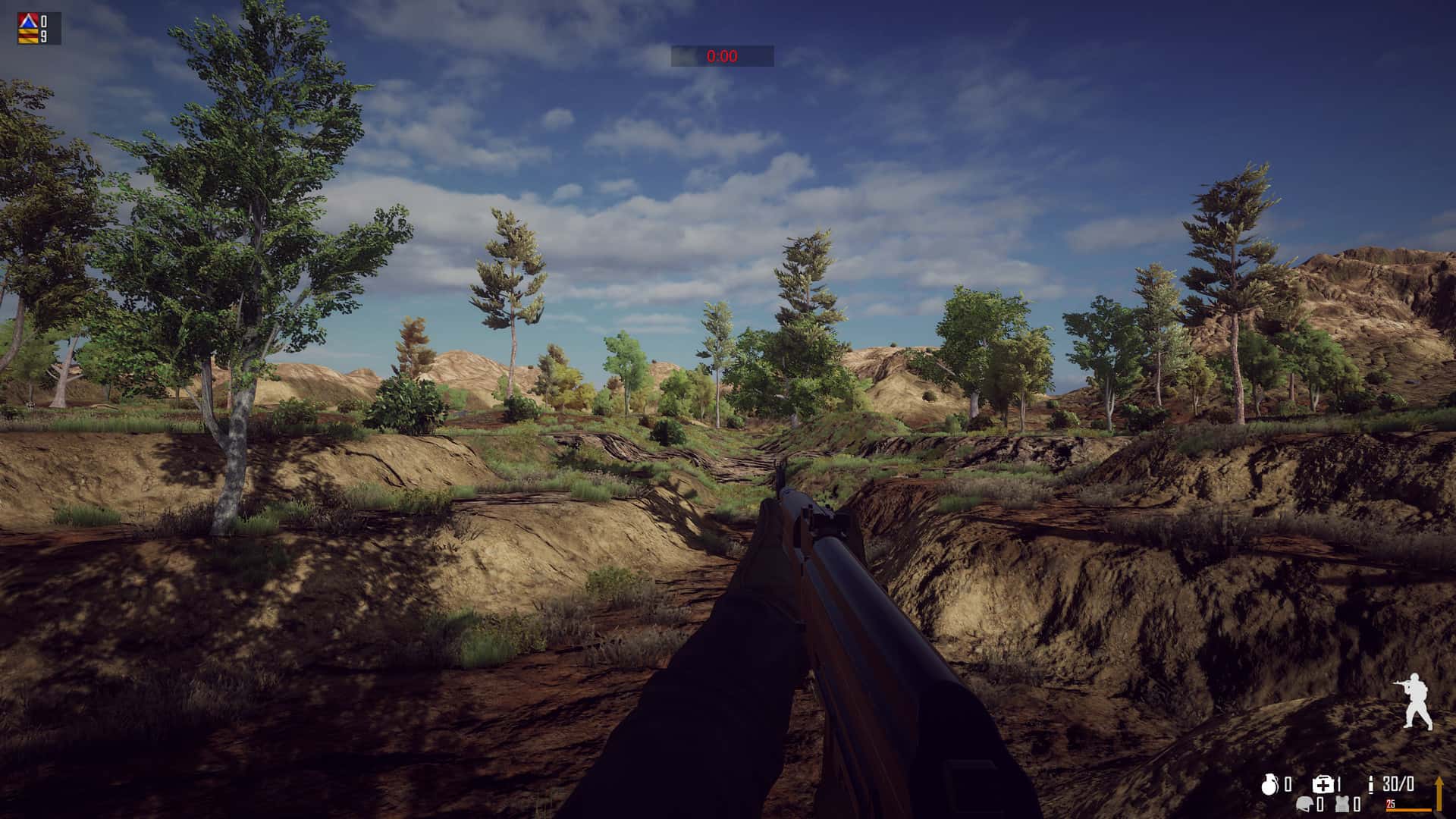This screenshot has width=1456, height=819.
Task: Select the bullet ammo icon
Action: pos(1370,784)
